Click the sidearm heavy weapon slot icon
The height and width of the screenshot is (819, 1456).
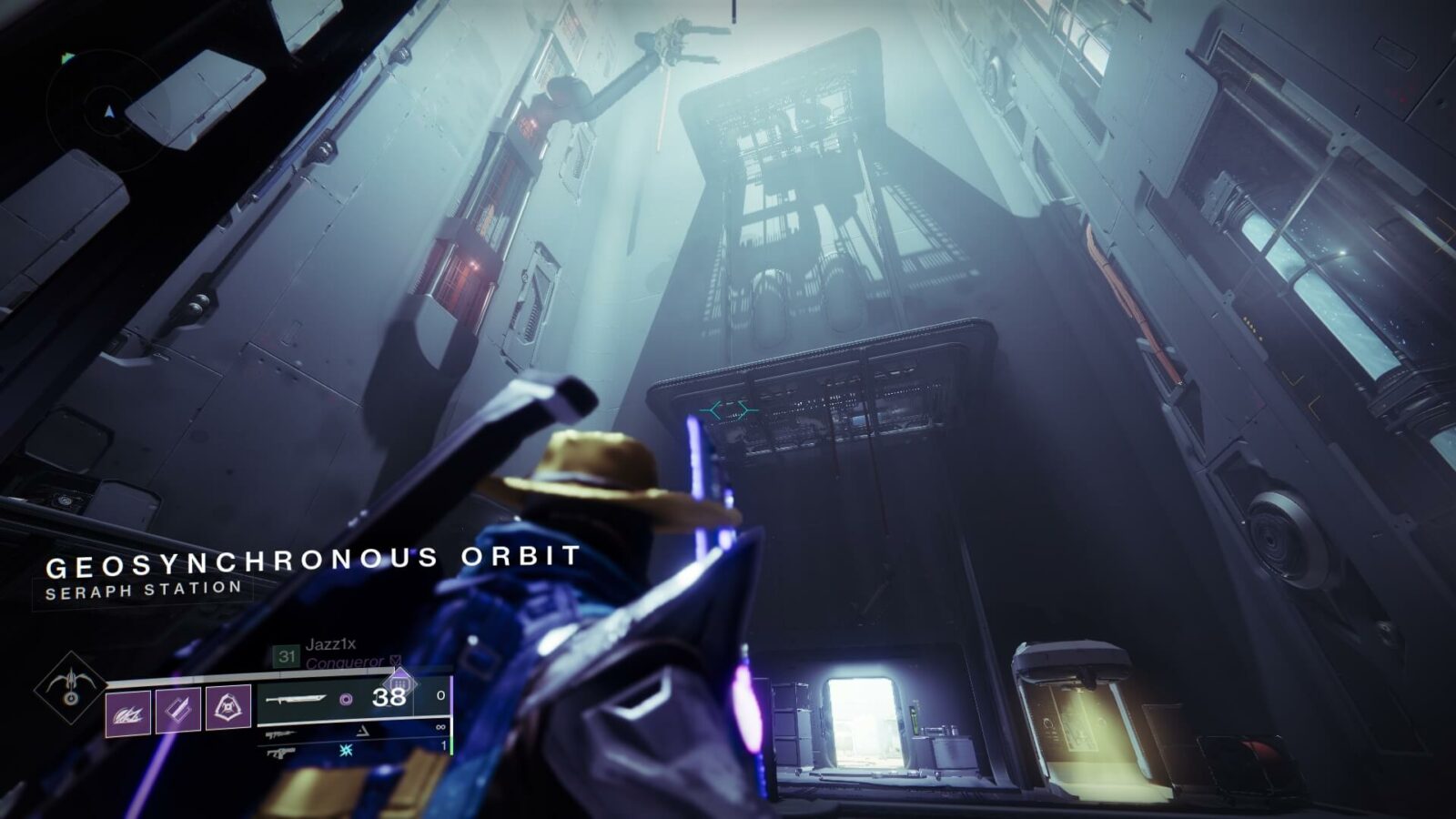[x=280, y=753]
